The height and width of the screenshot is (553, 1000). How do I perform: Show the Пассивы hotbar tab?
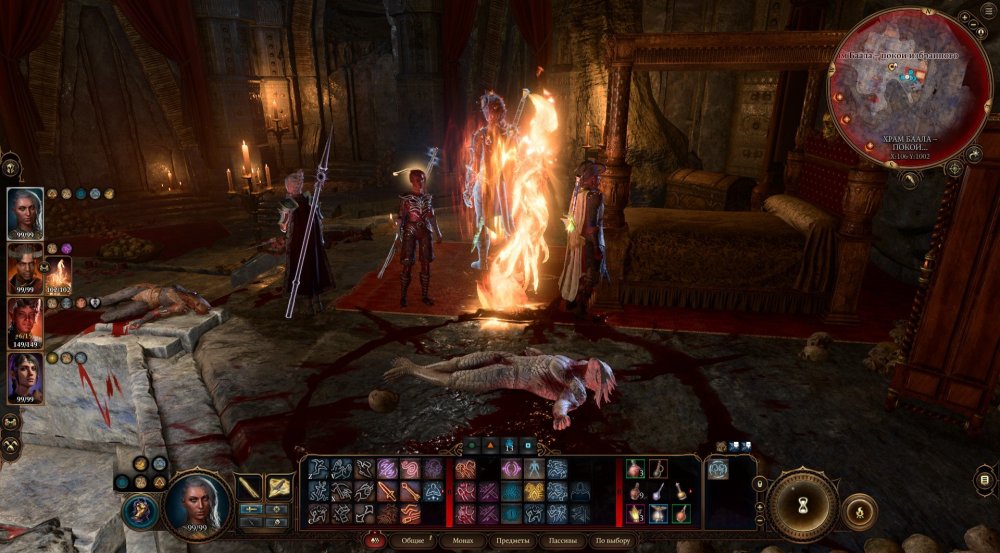pos(563,540)
